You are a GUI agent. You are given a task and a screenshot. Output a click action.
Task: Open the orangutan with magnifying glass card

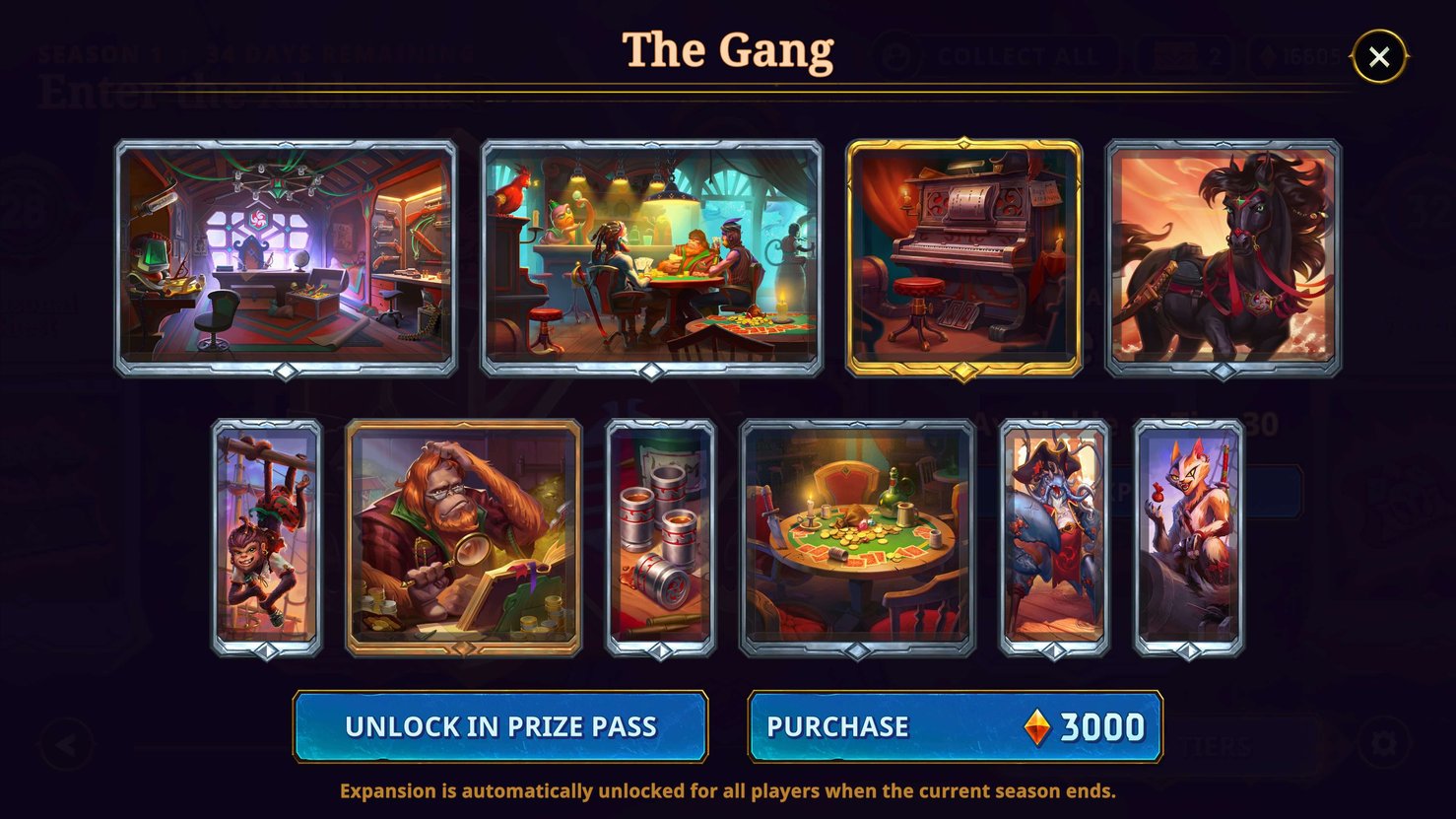(463, 537)
